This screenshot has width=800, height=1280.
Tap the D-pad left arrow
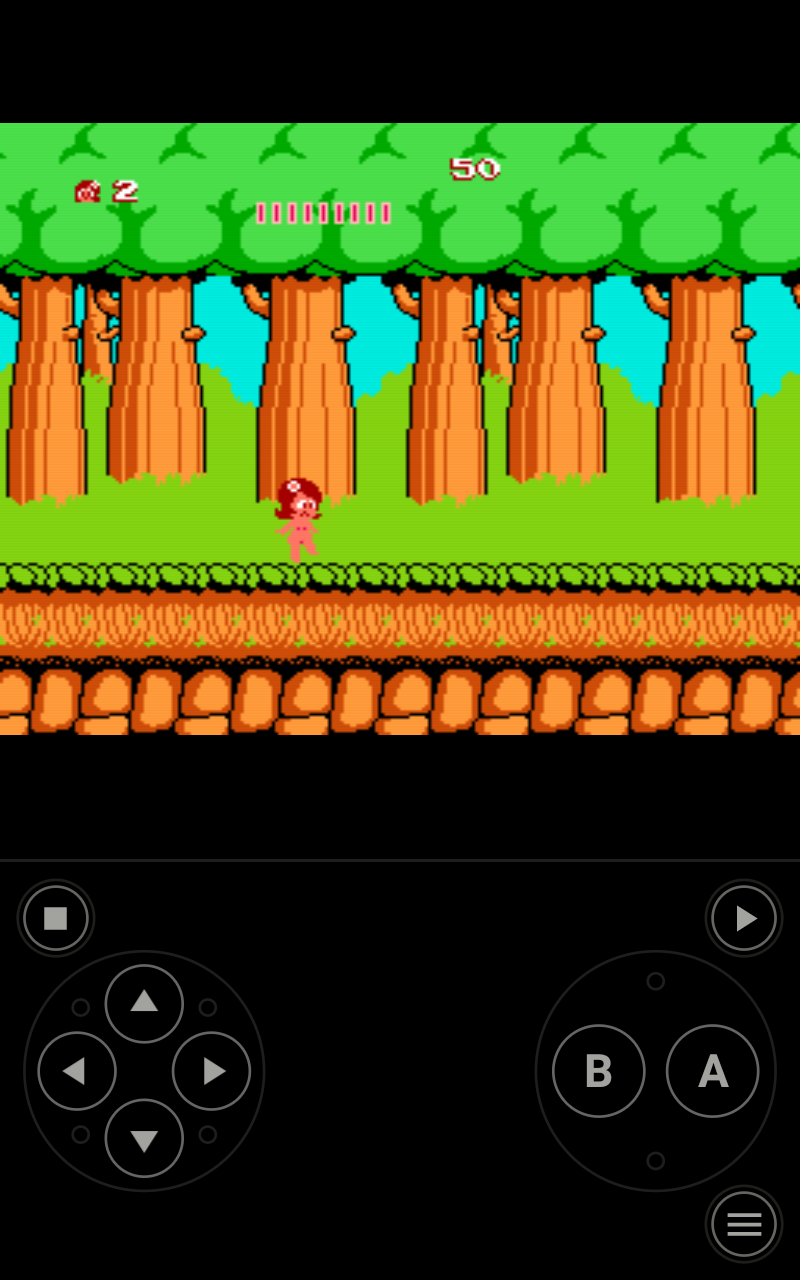coord(77,1071)
